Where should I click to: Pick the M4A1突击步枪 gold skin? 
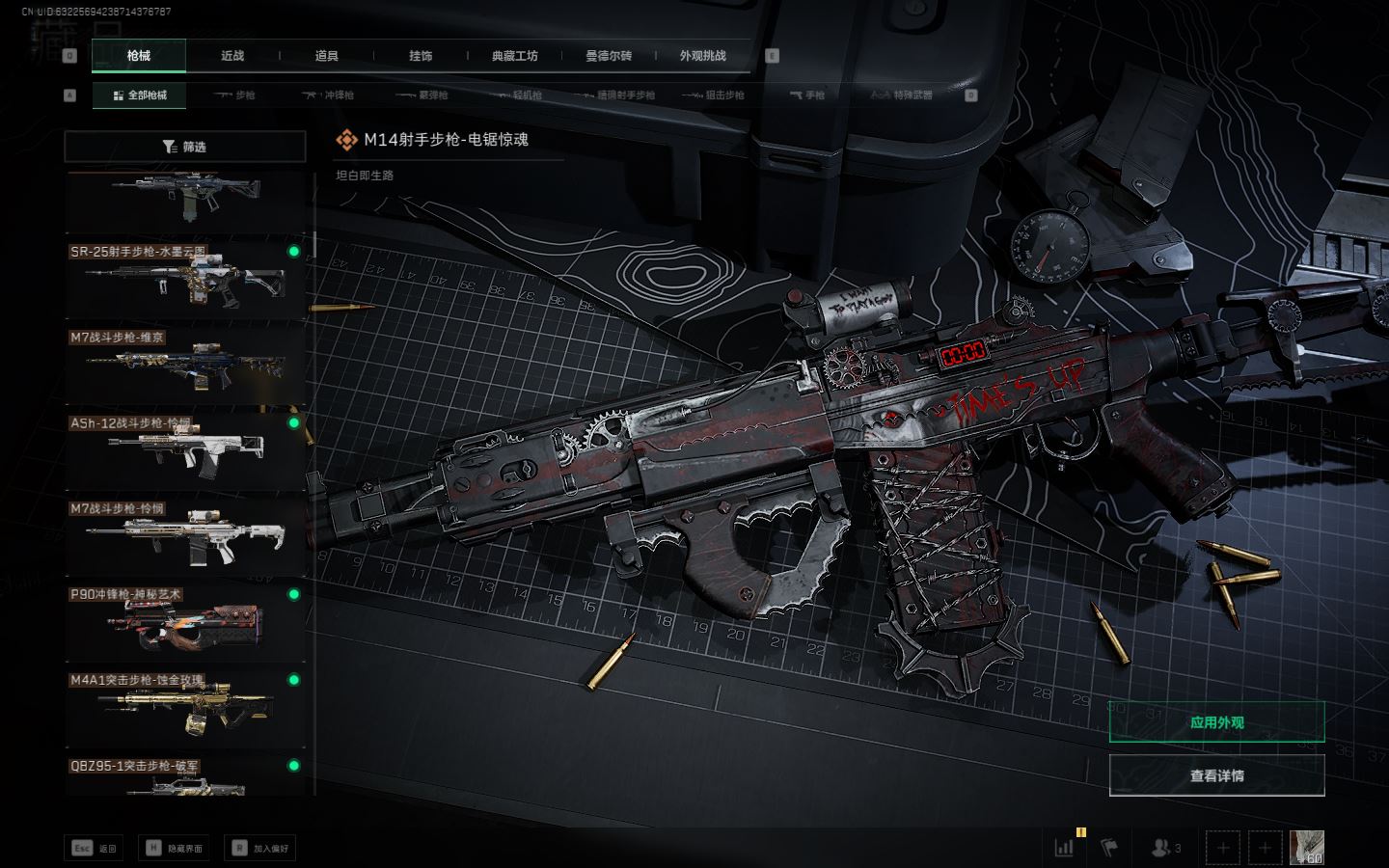pos(185,708)
